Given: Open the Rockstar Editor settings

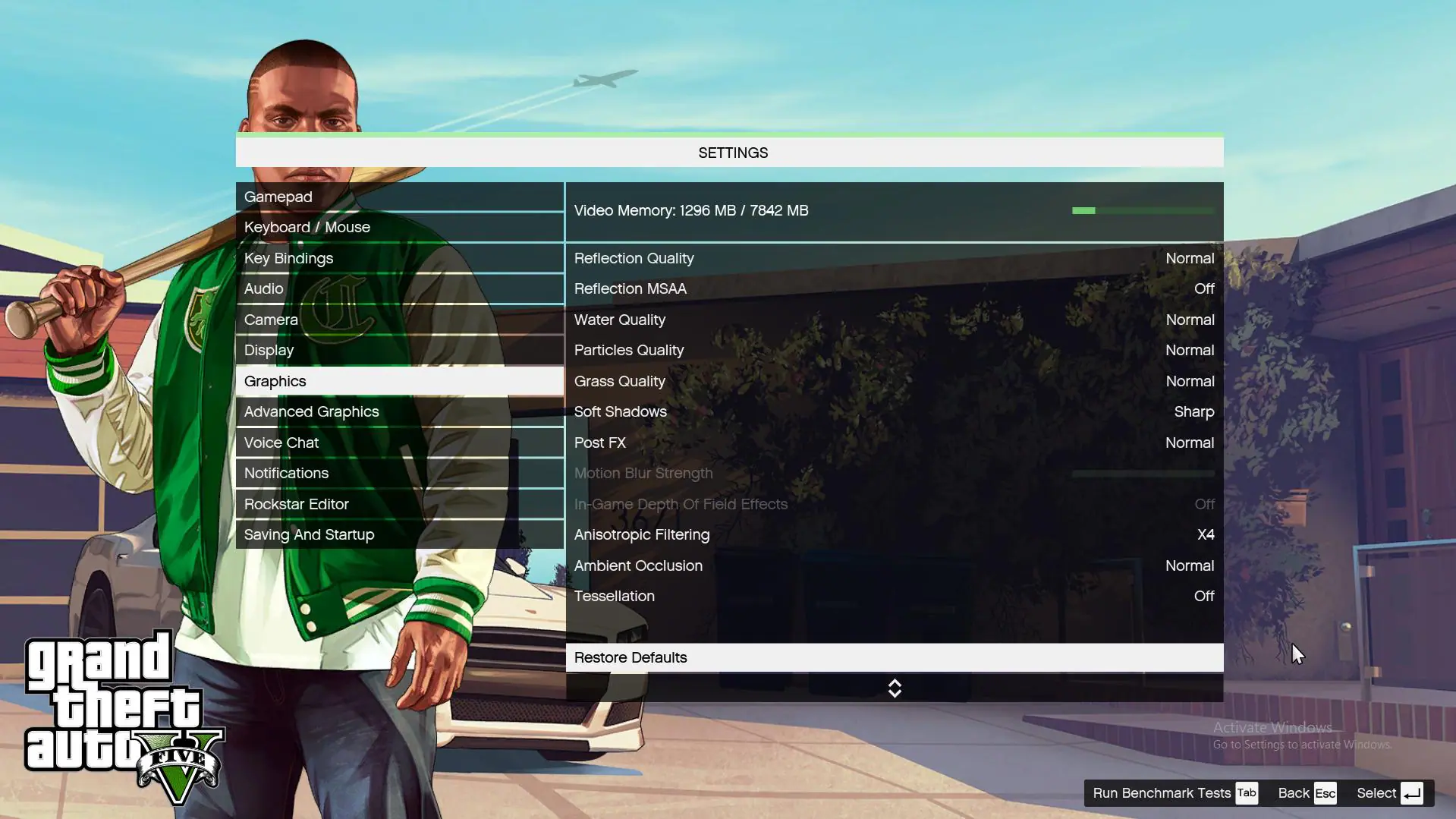Looking at the screenshot, I should coord(296,504).
